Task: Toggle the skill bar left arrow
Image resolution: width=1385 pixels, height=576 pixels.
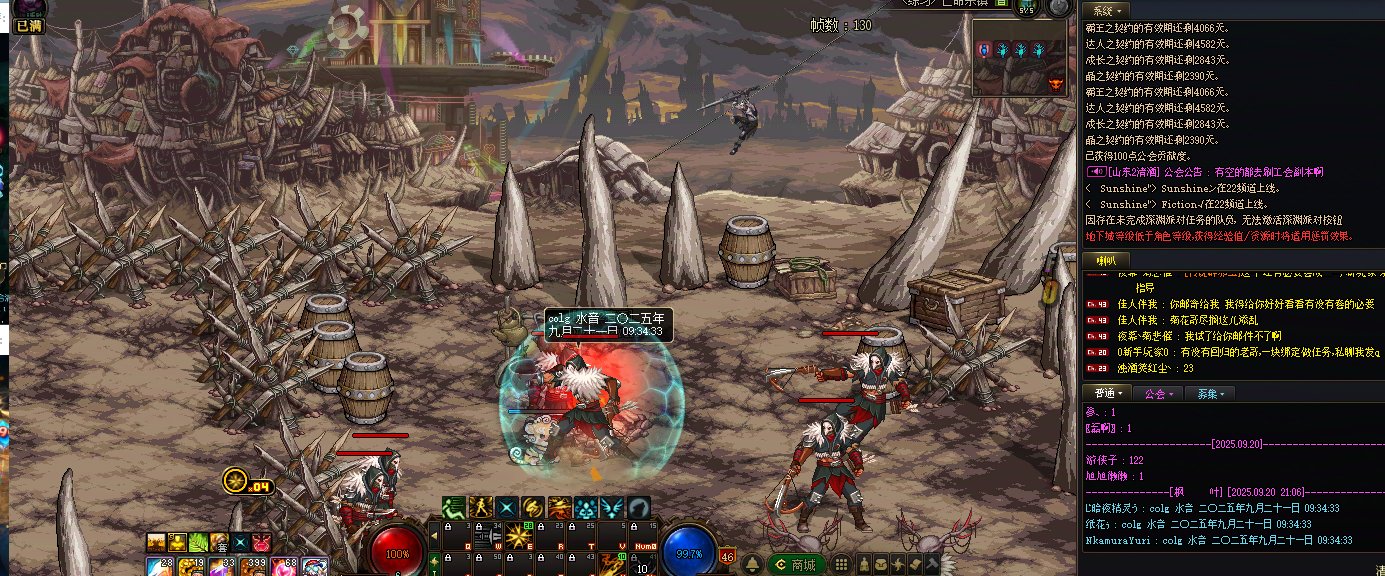Action: pos(433,535)
